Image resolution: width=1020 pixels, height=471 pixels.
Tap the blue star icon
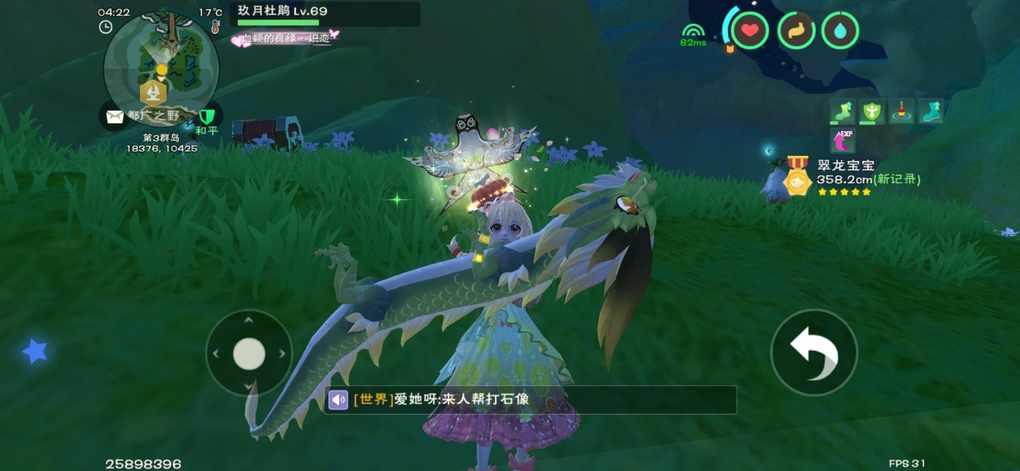(35, 350)
